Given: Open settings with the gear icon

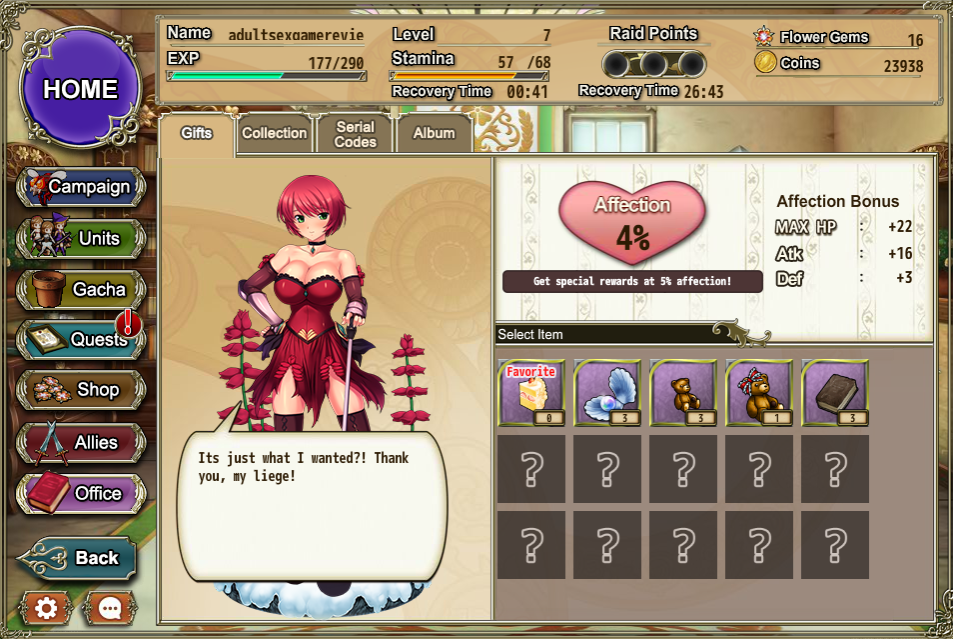Looking at the screenshot, I should pos(46,607).
